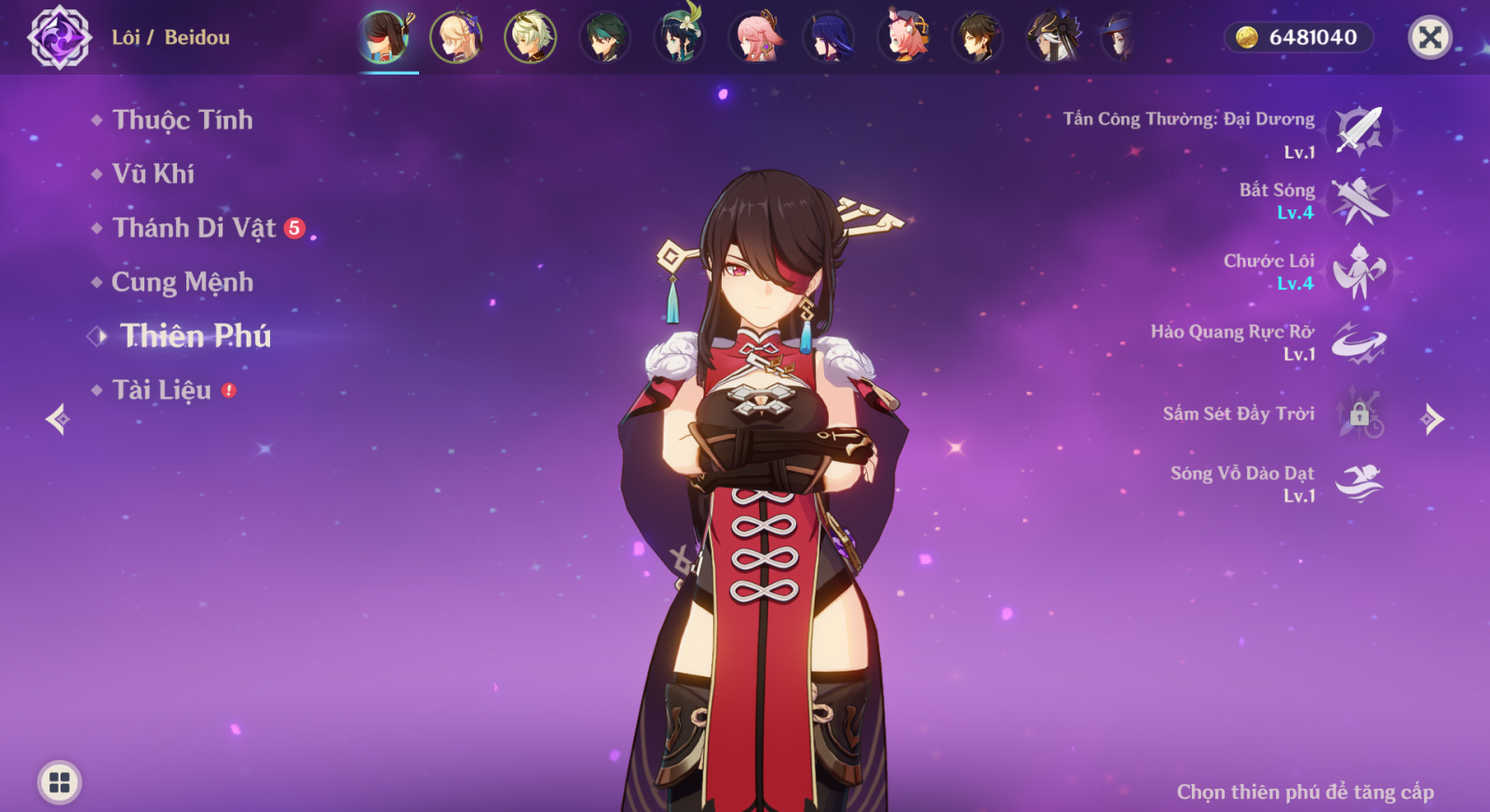The image size is (1490, 812).
Task: Open the Thuộc Tính menu entry
Action: coord(182,120)
